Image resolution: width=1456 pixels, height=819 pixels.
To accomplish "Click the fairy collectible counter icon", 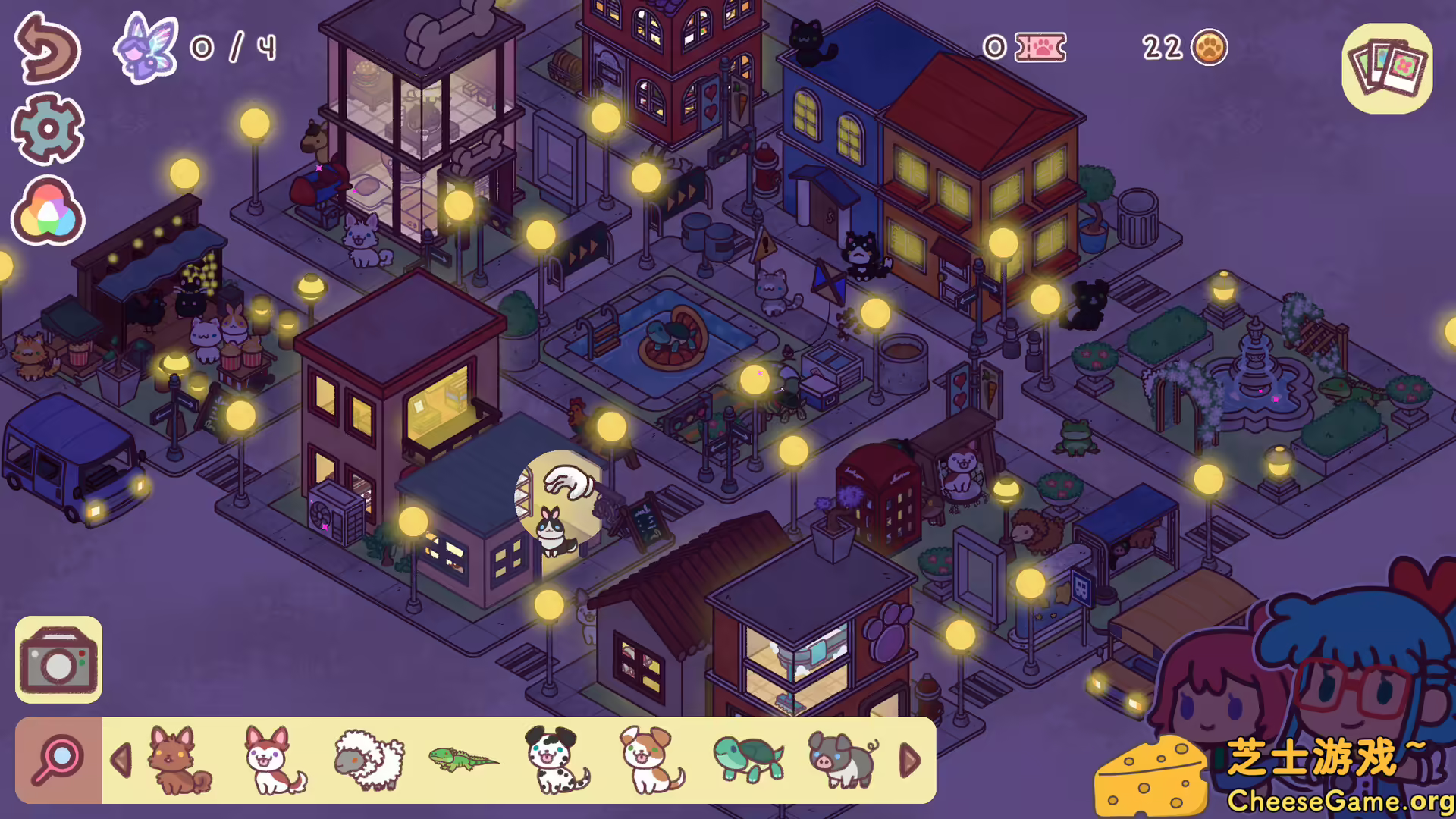I will pyautogui.click(x=146, y=47).
